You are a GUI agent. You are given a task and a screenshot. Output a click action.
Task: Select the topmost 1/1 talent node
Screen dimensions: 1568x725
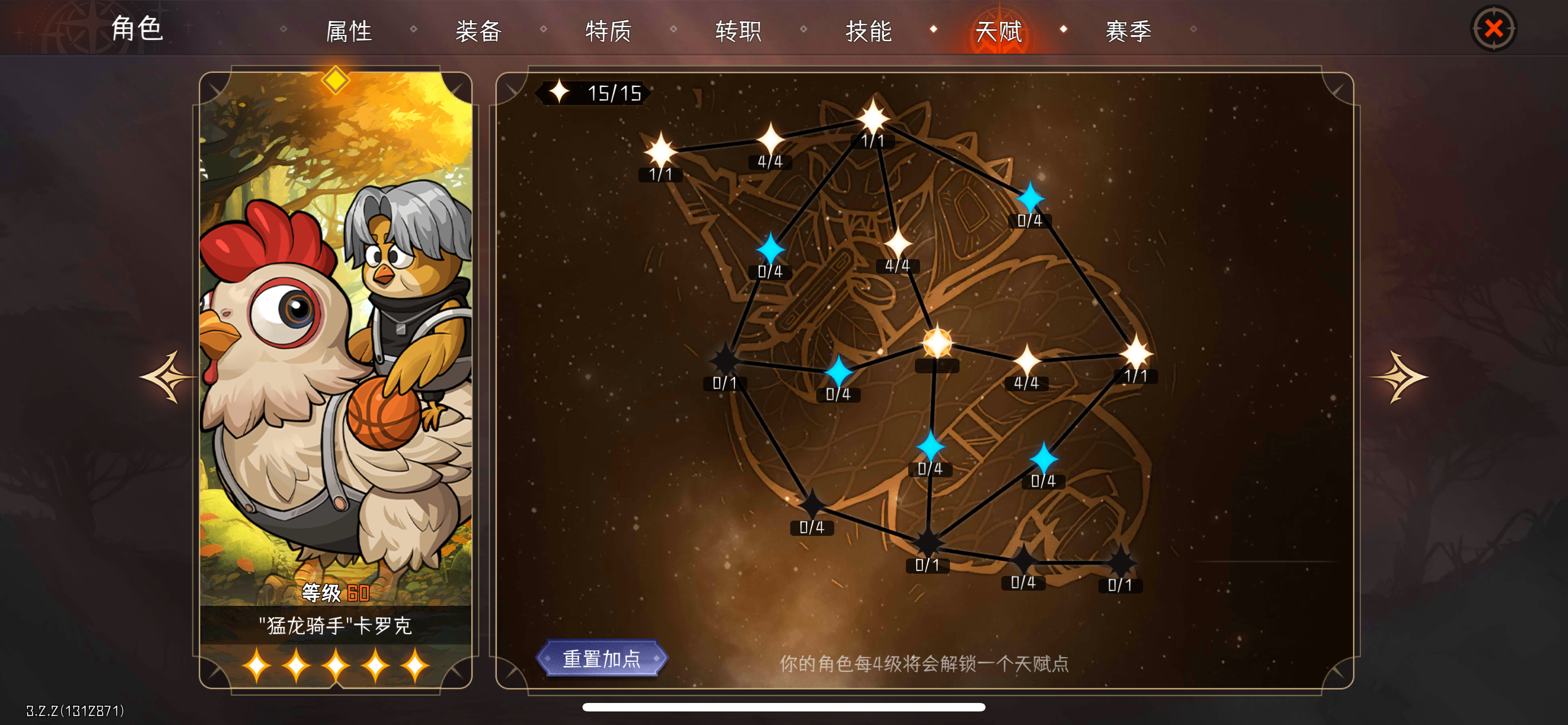tap(874, 119)
